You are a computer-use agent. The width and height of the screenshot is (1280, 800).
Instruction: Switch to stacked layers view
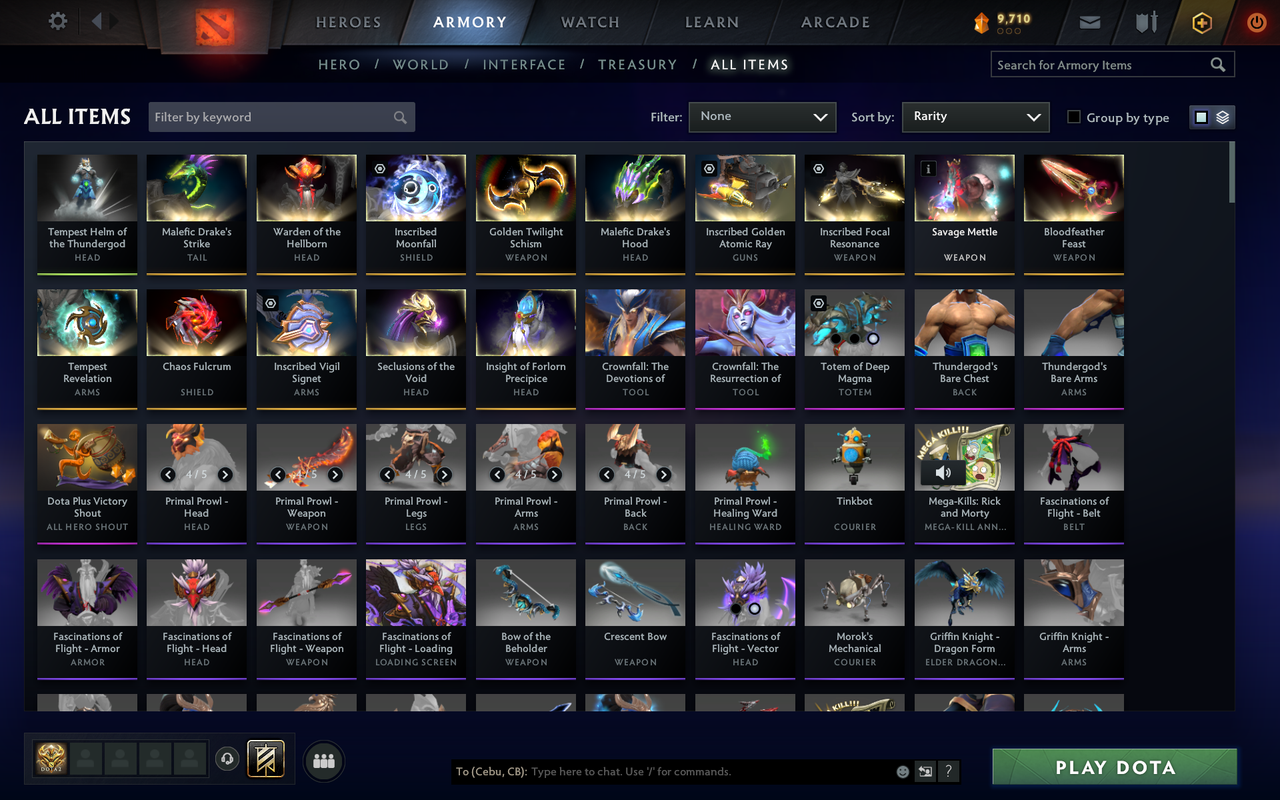[1221, 116]
